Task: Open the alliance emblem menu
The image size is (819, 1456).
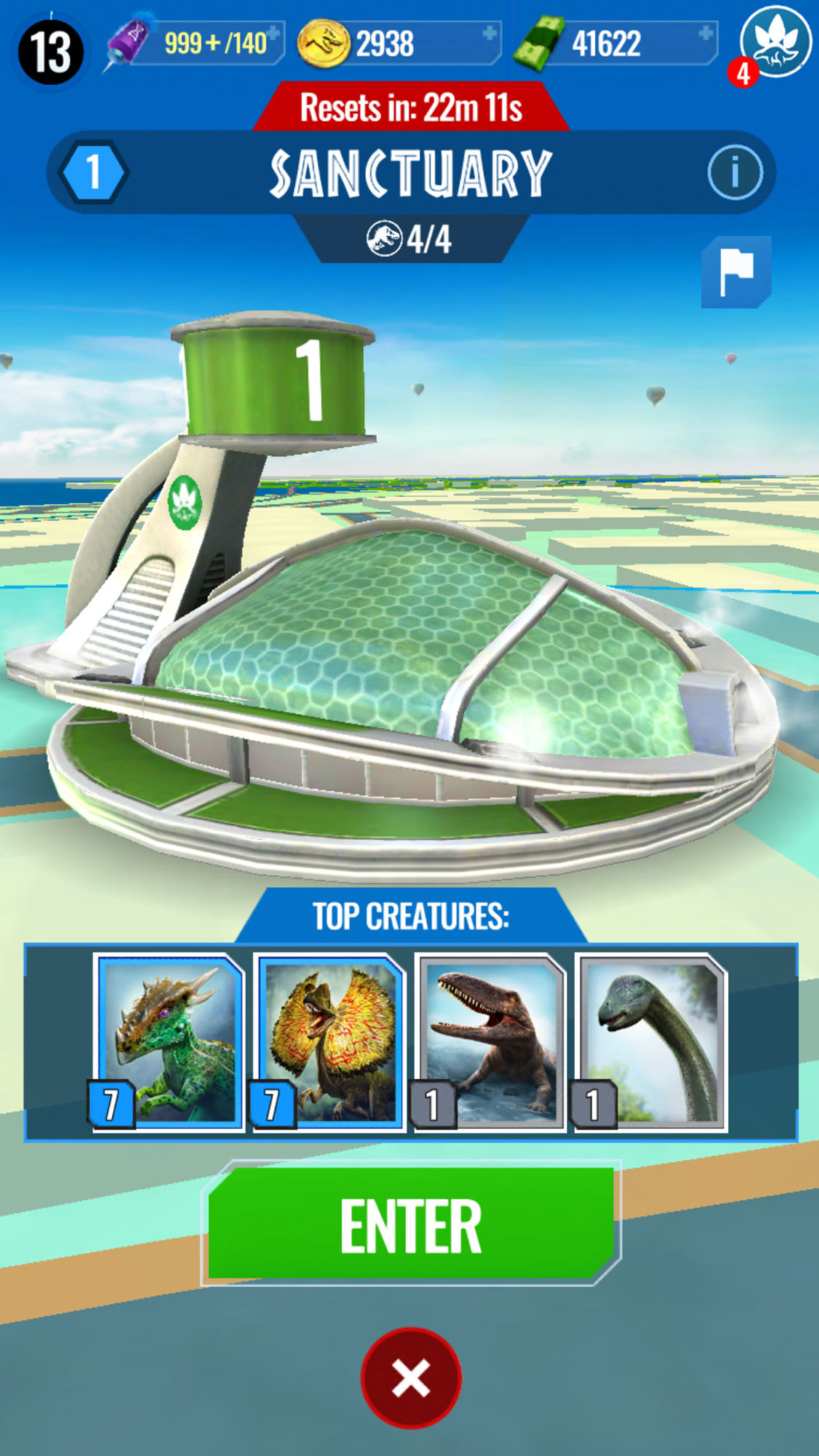Action: pyautogui.click(x=776, y=41)
